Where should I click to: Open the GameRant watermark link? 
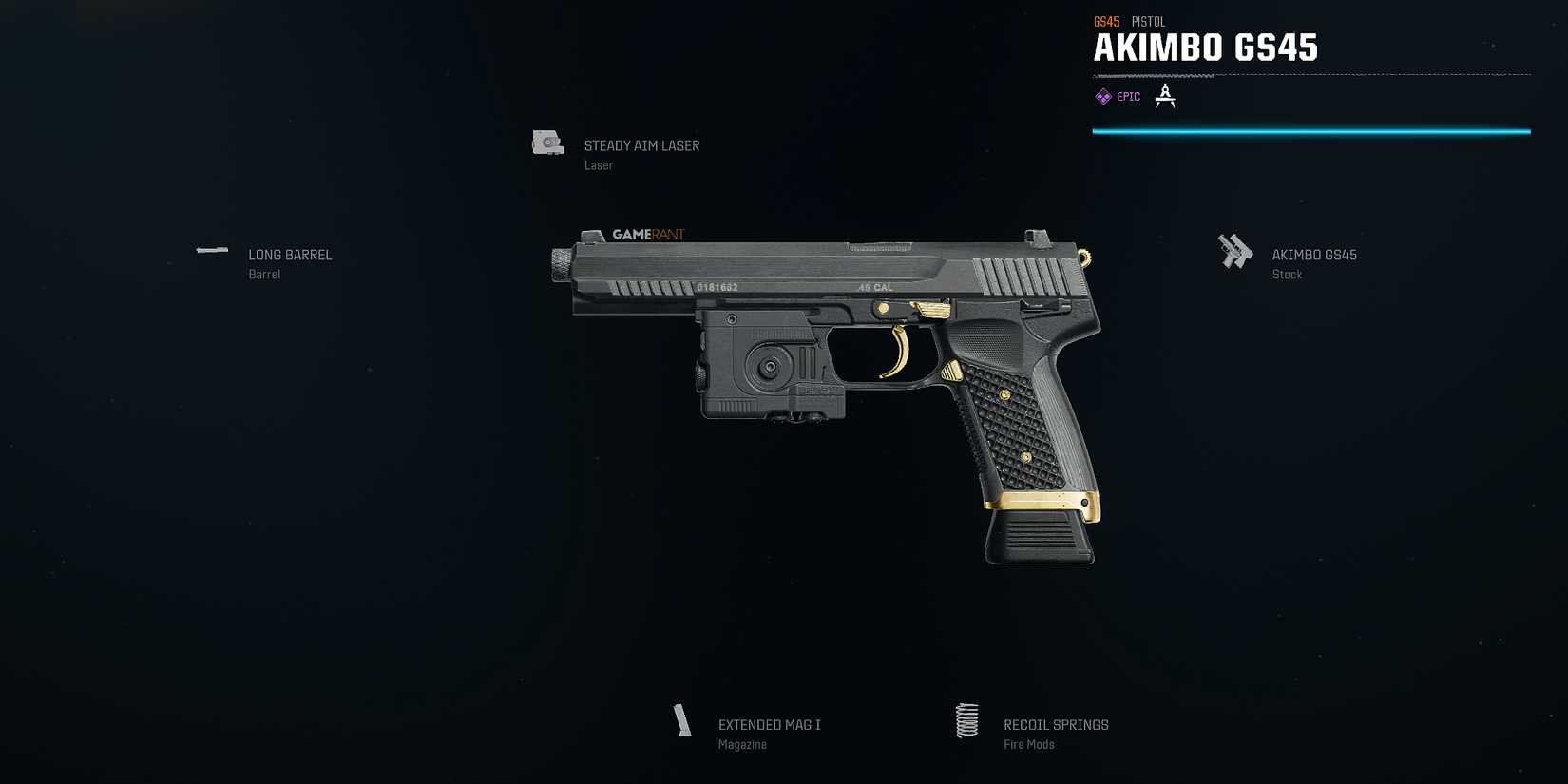coord(647,234)
